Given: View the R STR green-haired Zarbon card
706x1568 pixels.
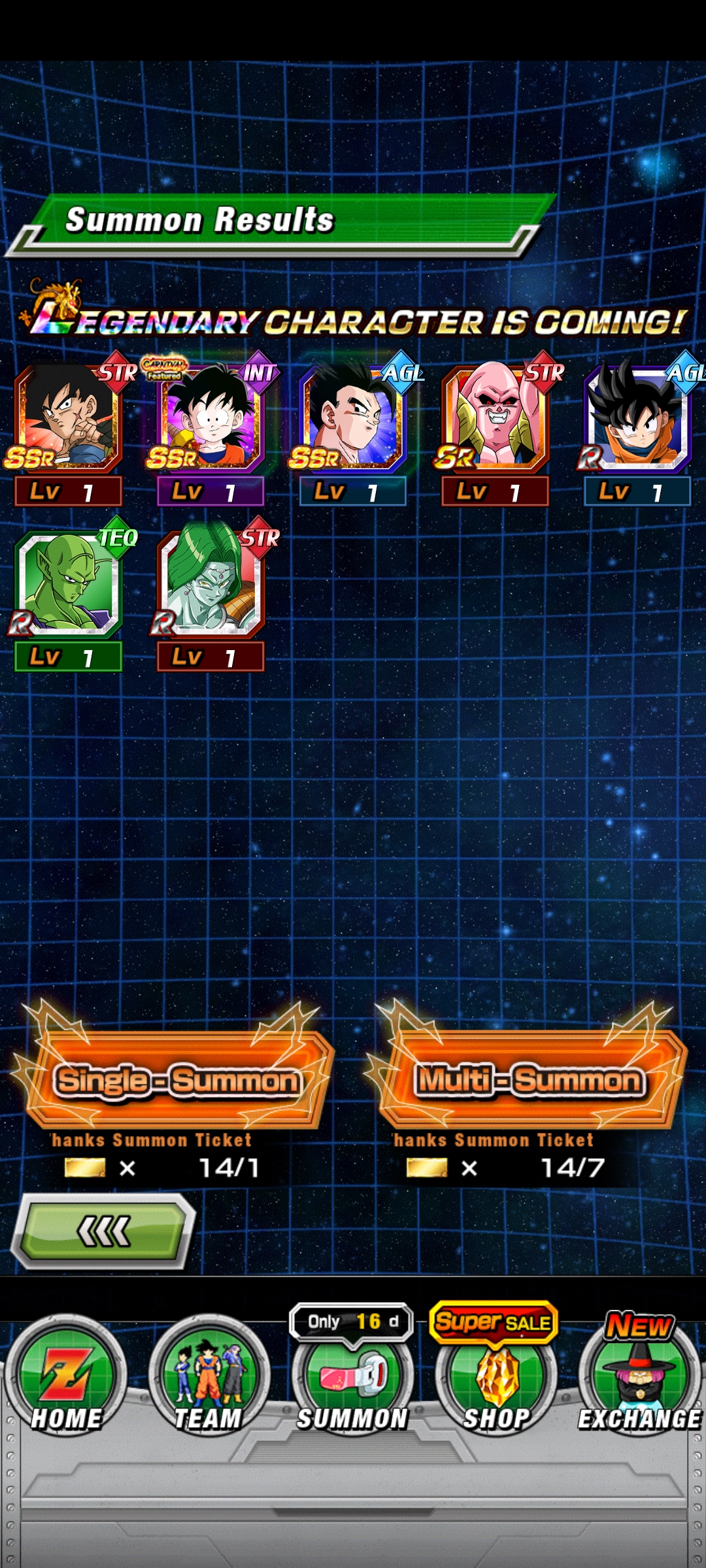Looking at the screenshot, I should [210, 585].
